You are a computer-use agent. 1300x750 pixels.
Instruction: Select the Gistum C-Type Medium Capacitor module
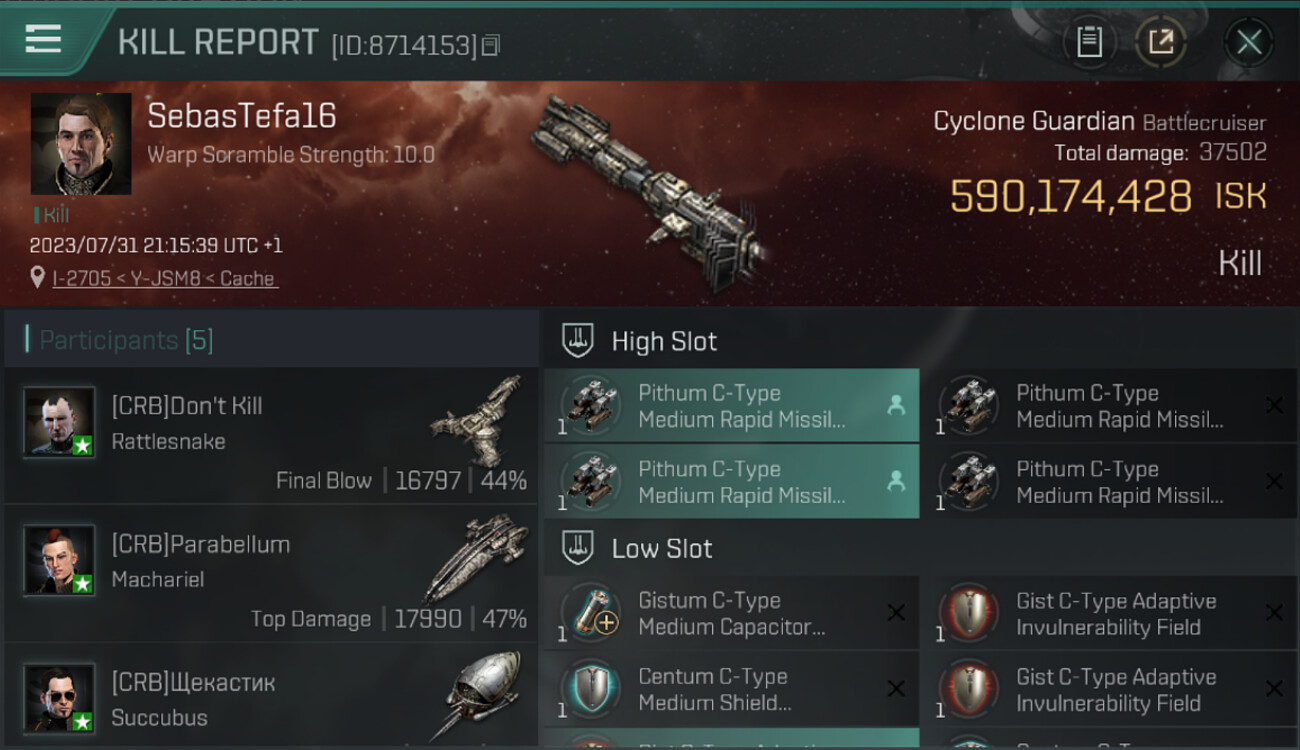[x=731, y=613]
